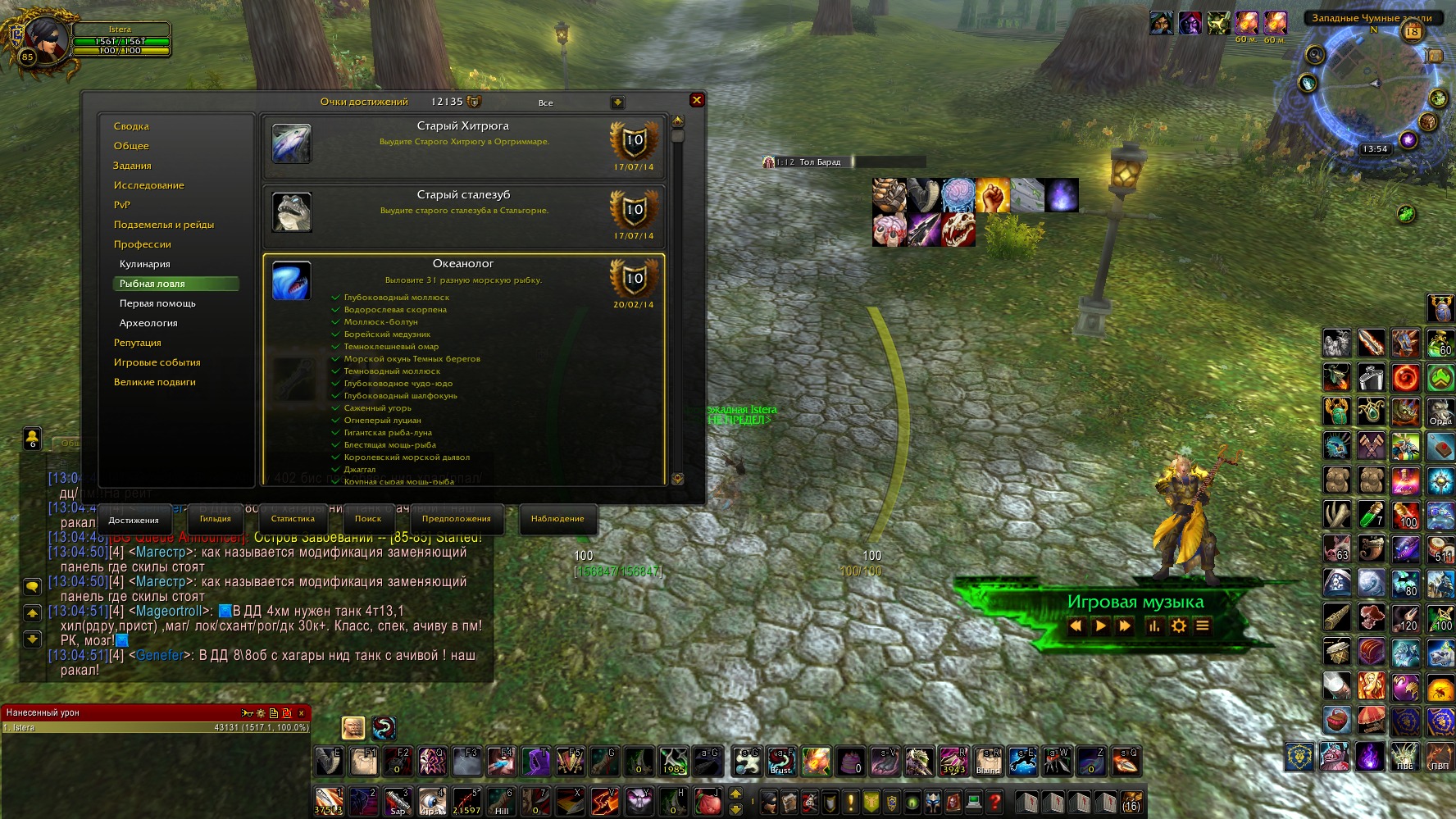Switch to the Гильдия tab
The height and width of the screenshot is (819, 1456).
tap(216, 519)
